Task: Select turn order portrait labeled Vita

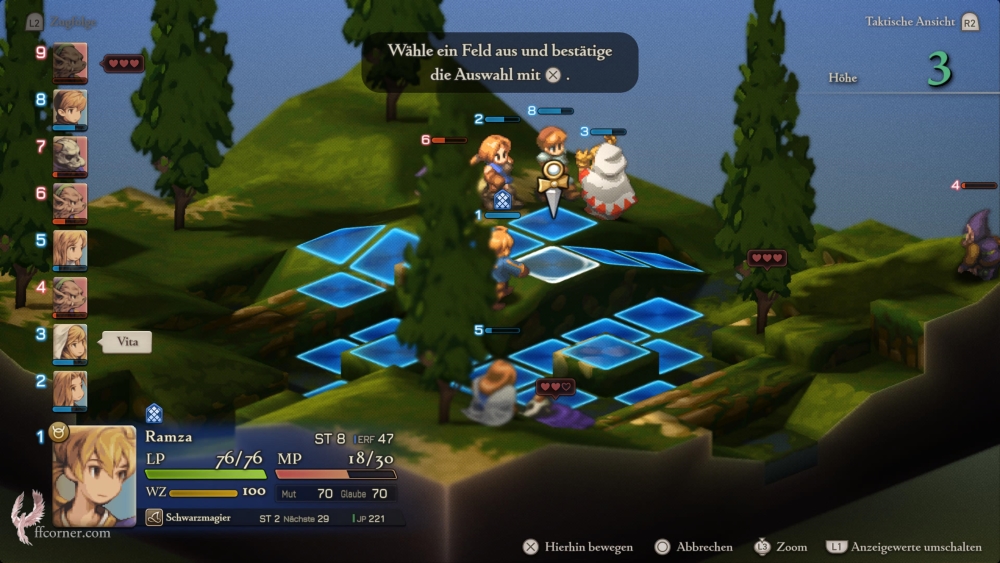Action: 70,343
